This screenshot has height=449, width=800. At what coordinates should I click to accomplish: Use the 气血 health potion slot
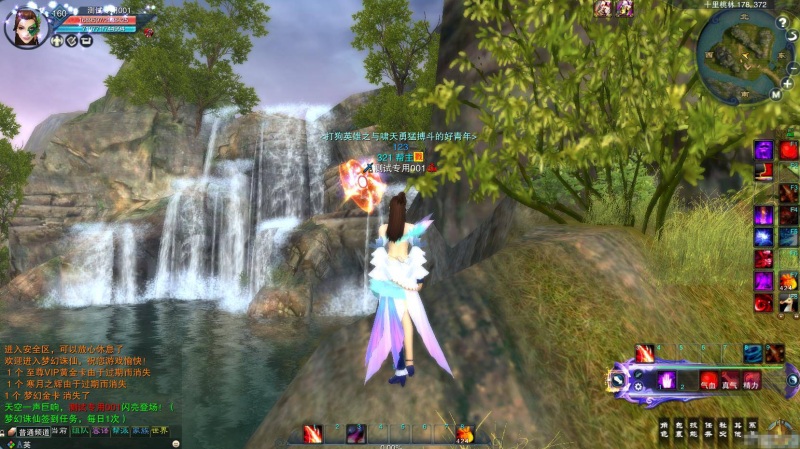[x=709, y=381]
